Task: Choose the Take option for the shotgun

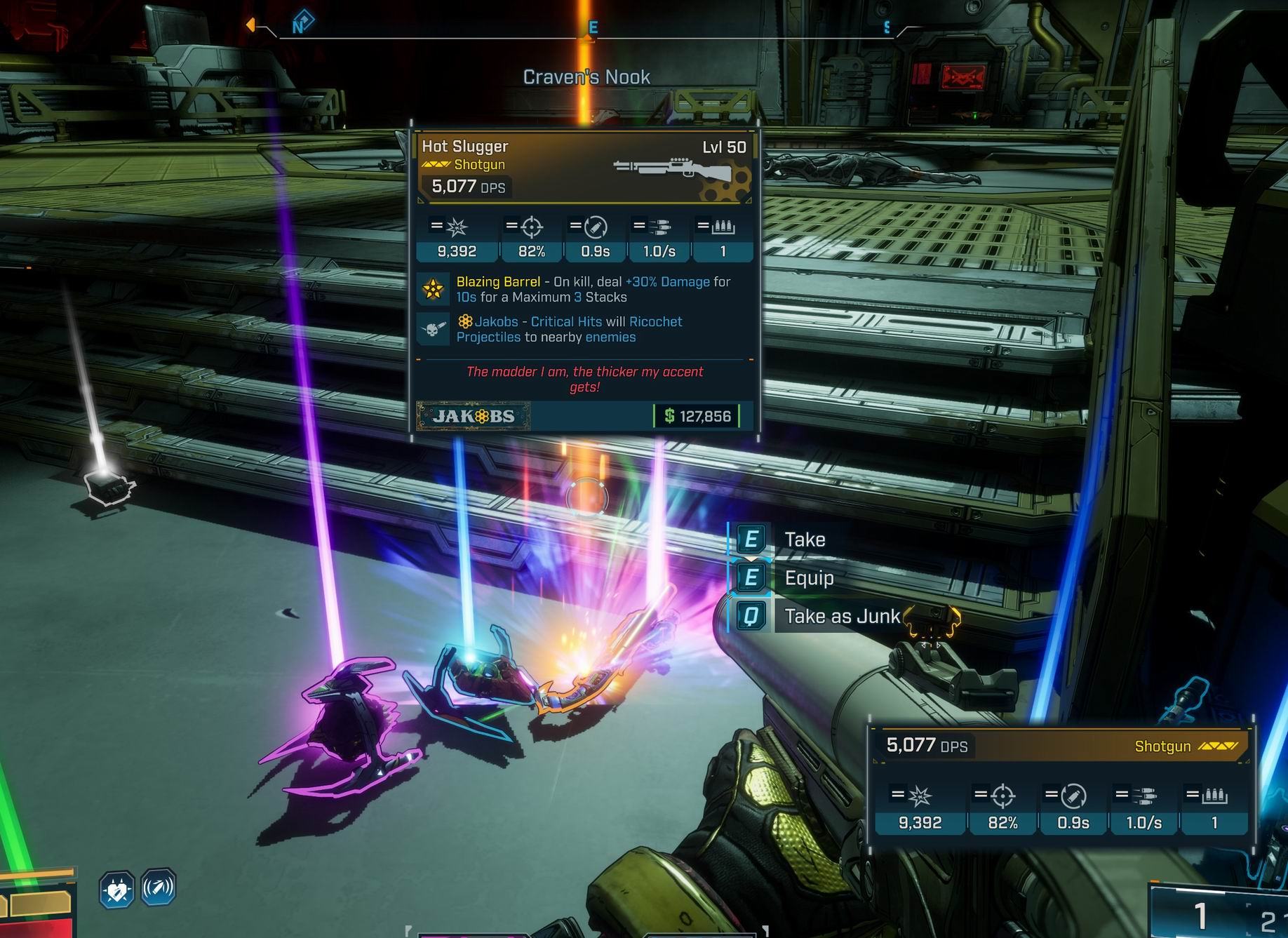Action: (x=803, y=540)
